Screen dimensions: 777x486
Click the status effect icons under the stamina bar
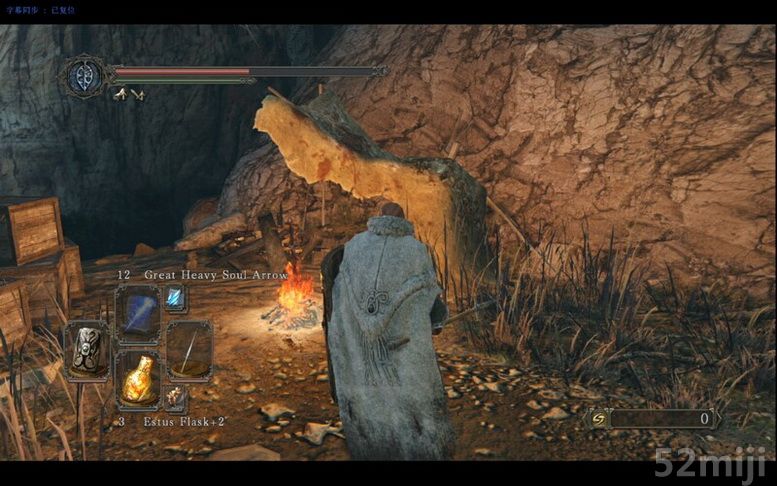coord(128,94)
